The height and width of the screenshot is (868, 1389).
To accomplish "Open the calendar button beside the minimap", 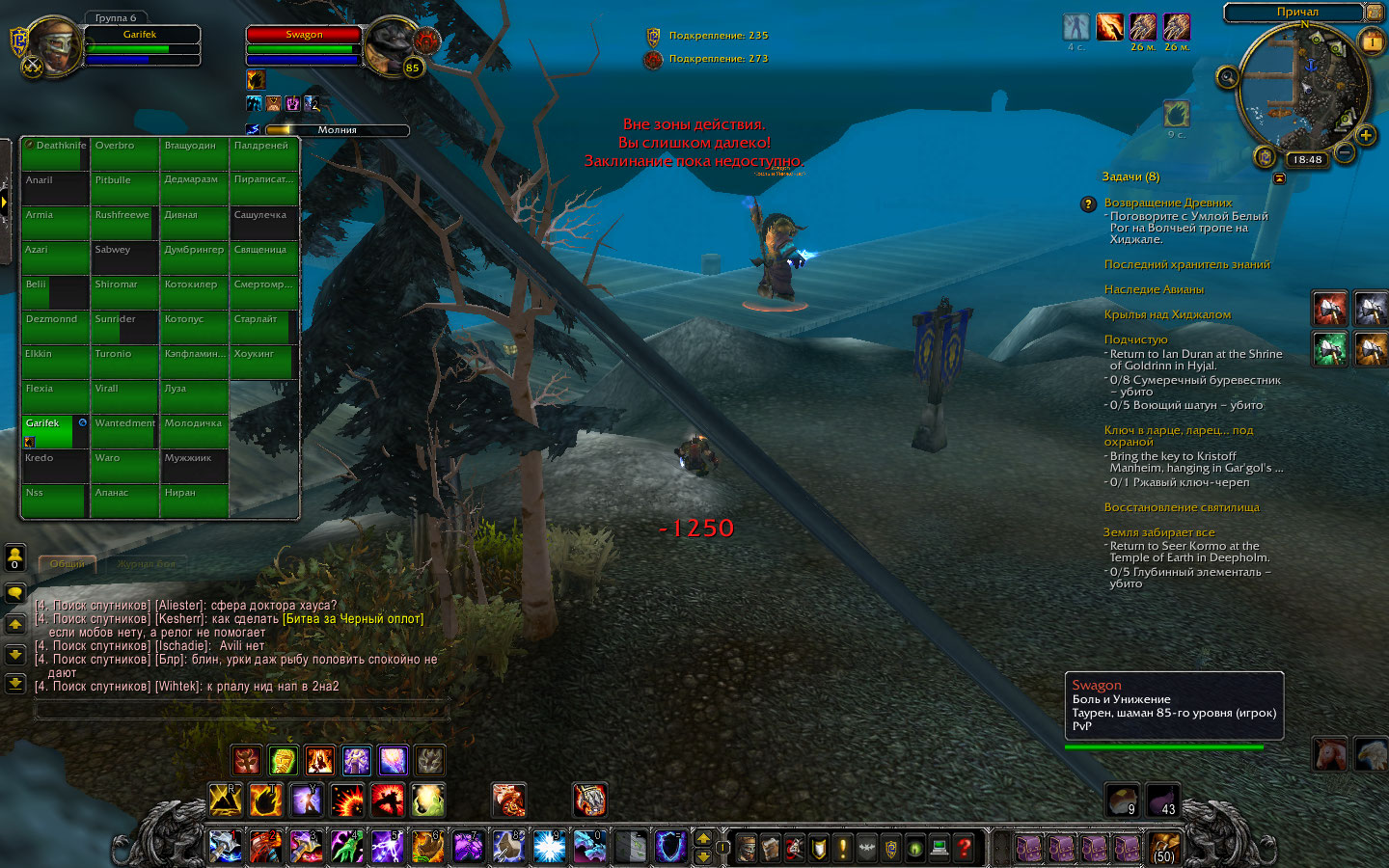I will click(1371, 41).
